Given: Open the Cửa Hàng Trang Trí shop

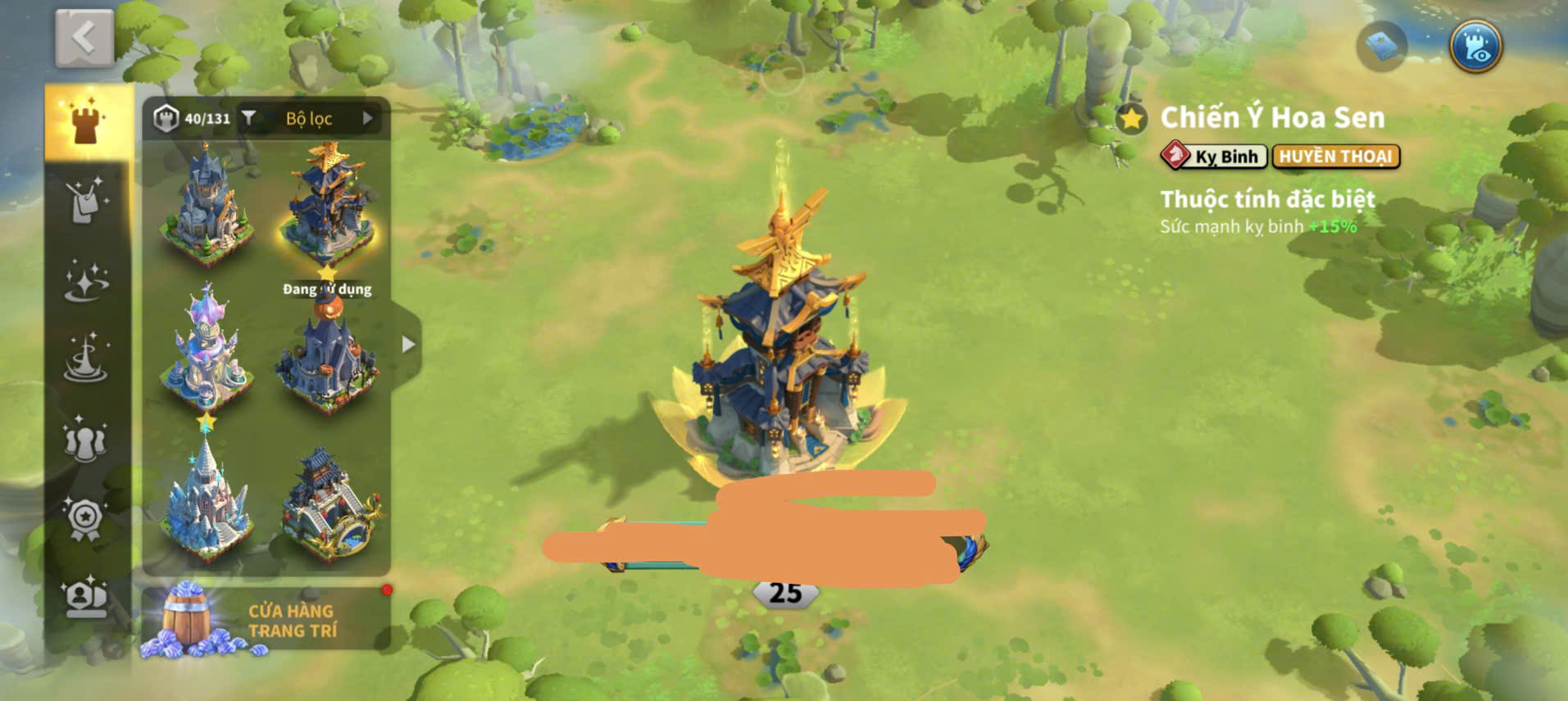Looking at the screenshot, I should [266, 621].
